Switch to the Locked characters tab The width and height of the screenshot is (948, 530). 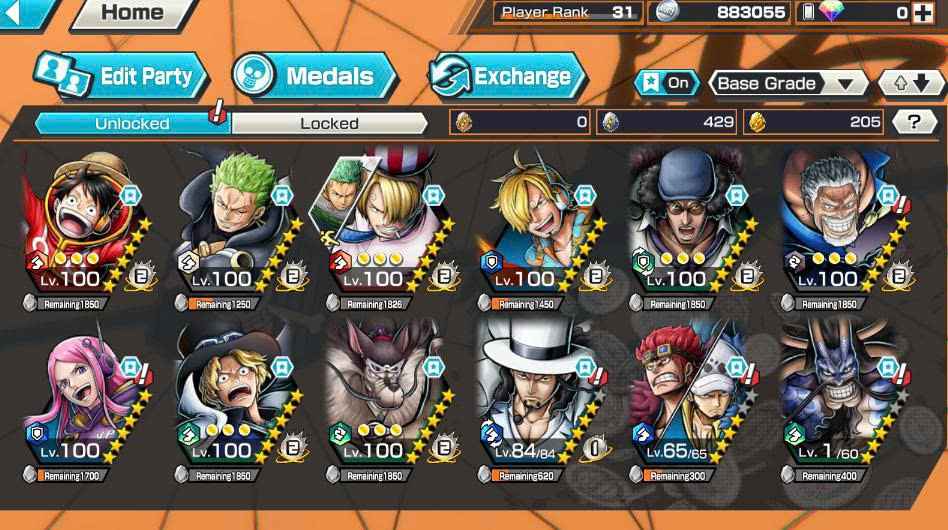(329, 123)
